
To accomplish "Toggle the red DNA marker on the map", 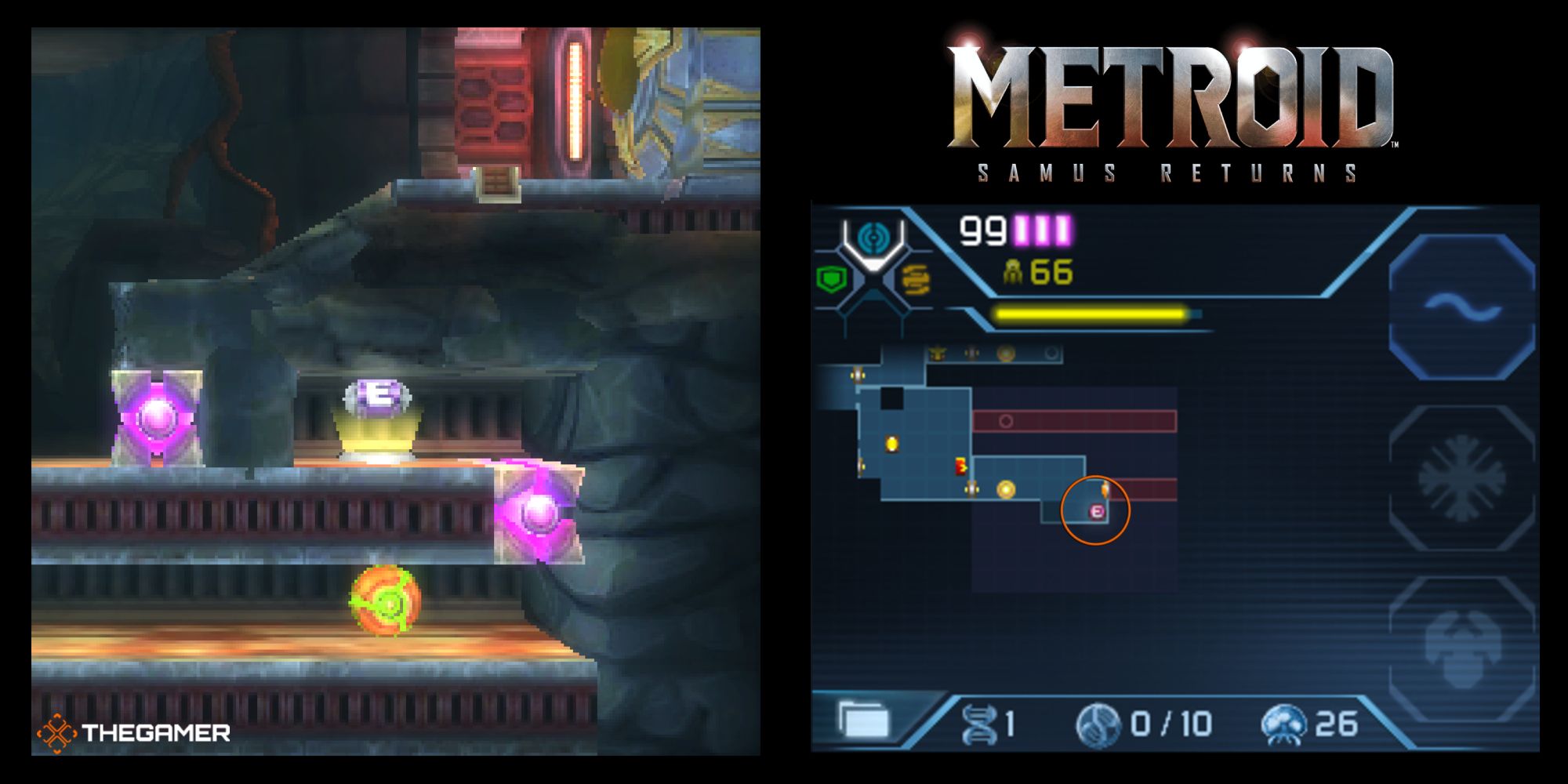I will click(x=960, y=466).
